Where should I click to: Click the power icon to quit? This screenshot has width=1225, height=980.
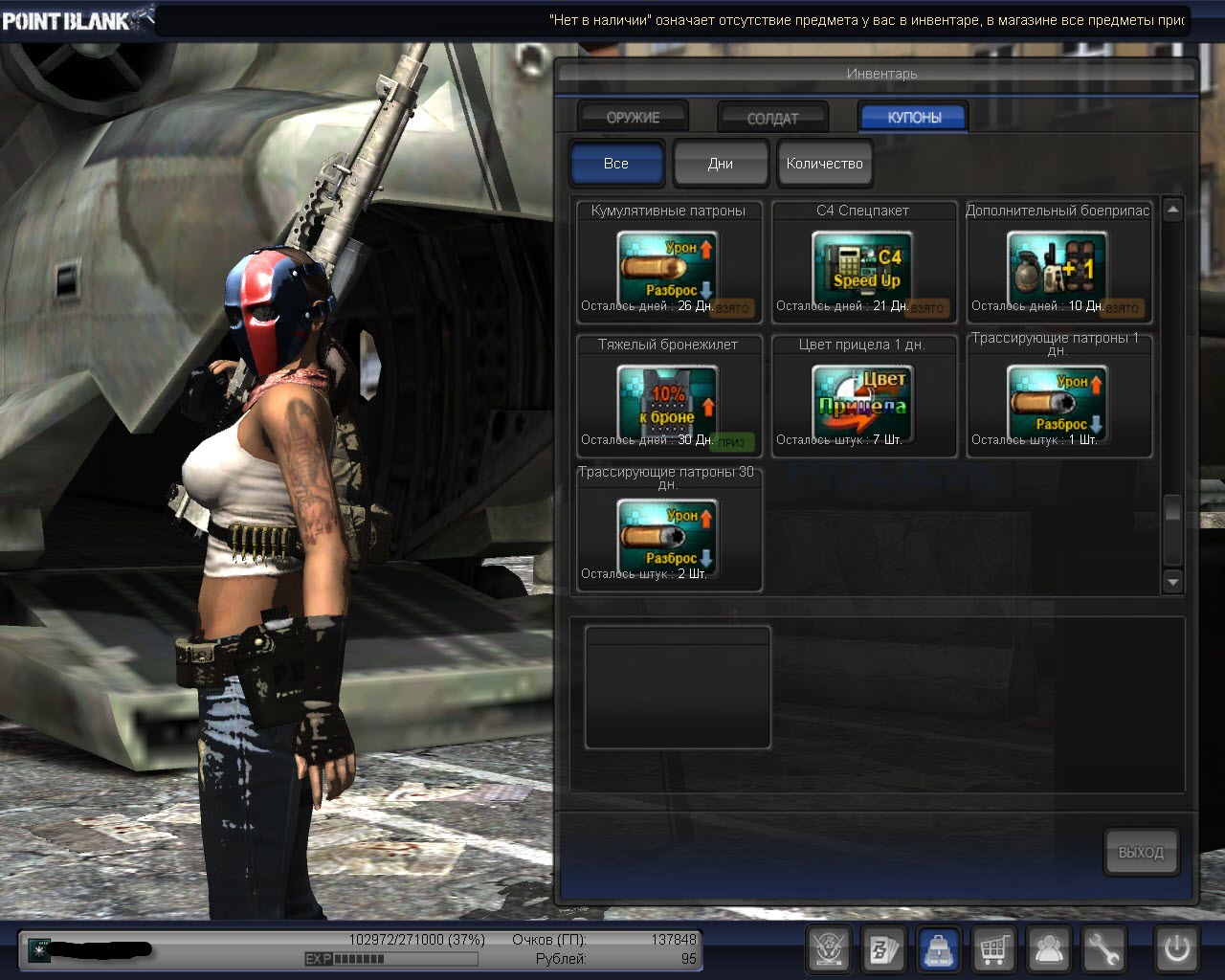point(1176,949)
